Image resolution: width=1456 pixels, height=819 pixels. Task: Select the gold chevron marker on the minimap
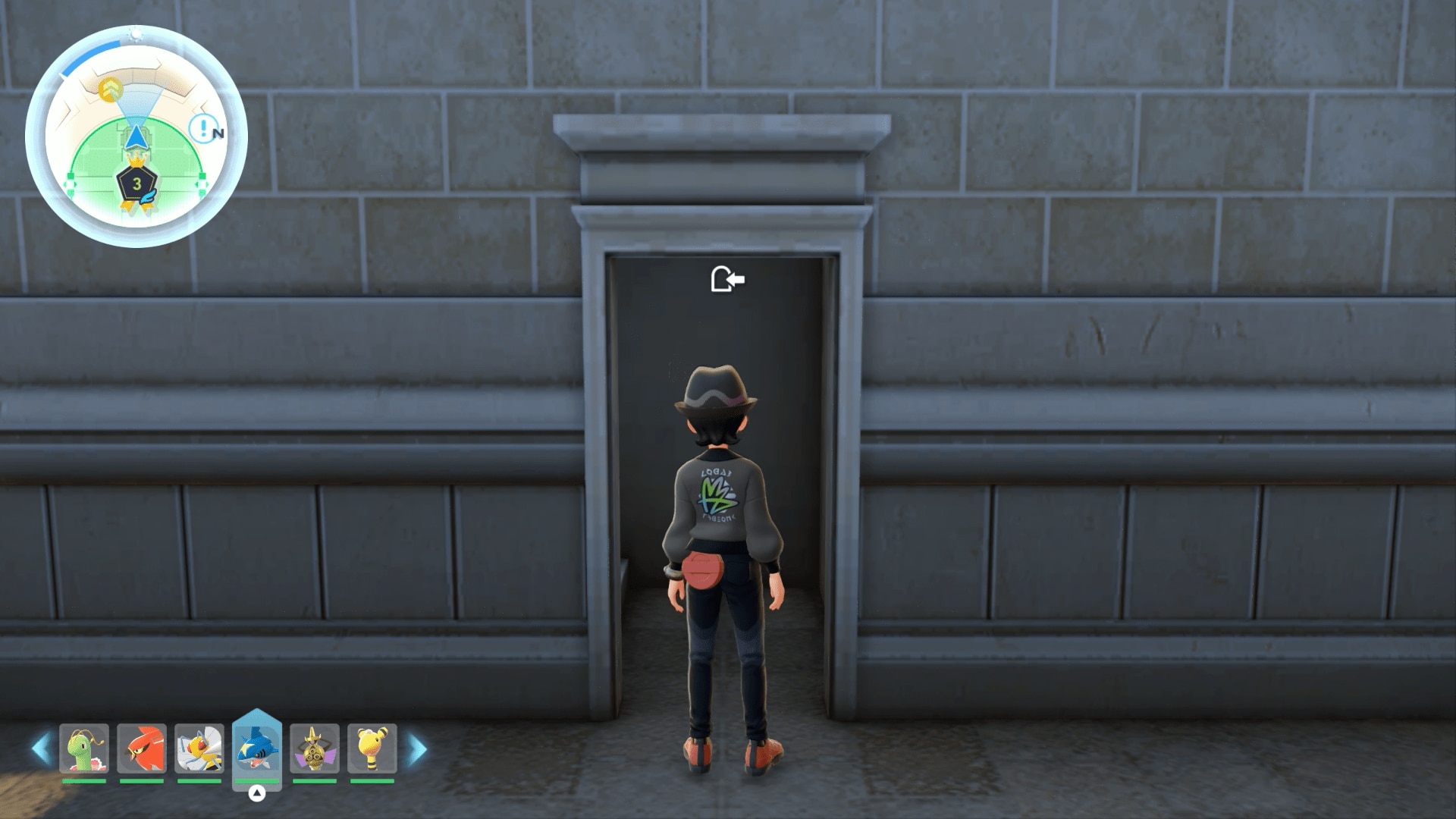pyautogui.click(x=111, y=89)
